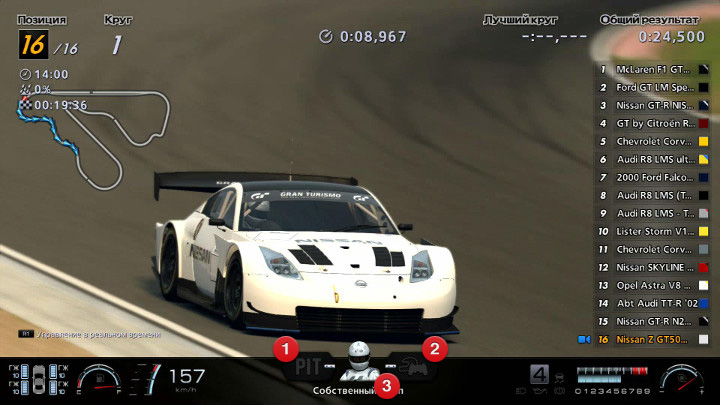Select 2000 Ford Falcon in the list

[654, 177]
